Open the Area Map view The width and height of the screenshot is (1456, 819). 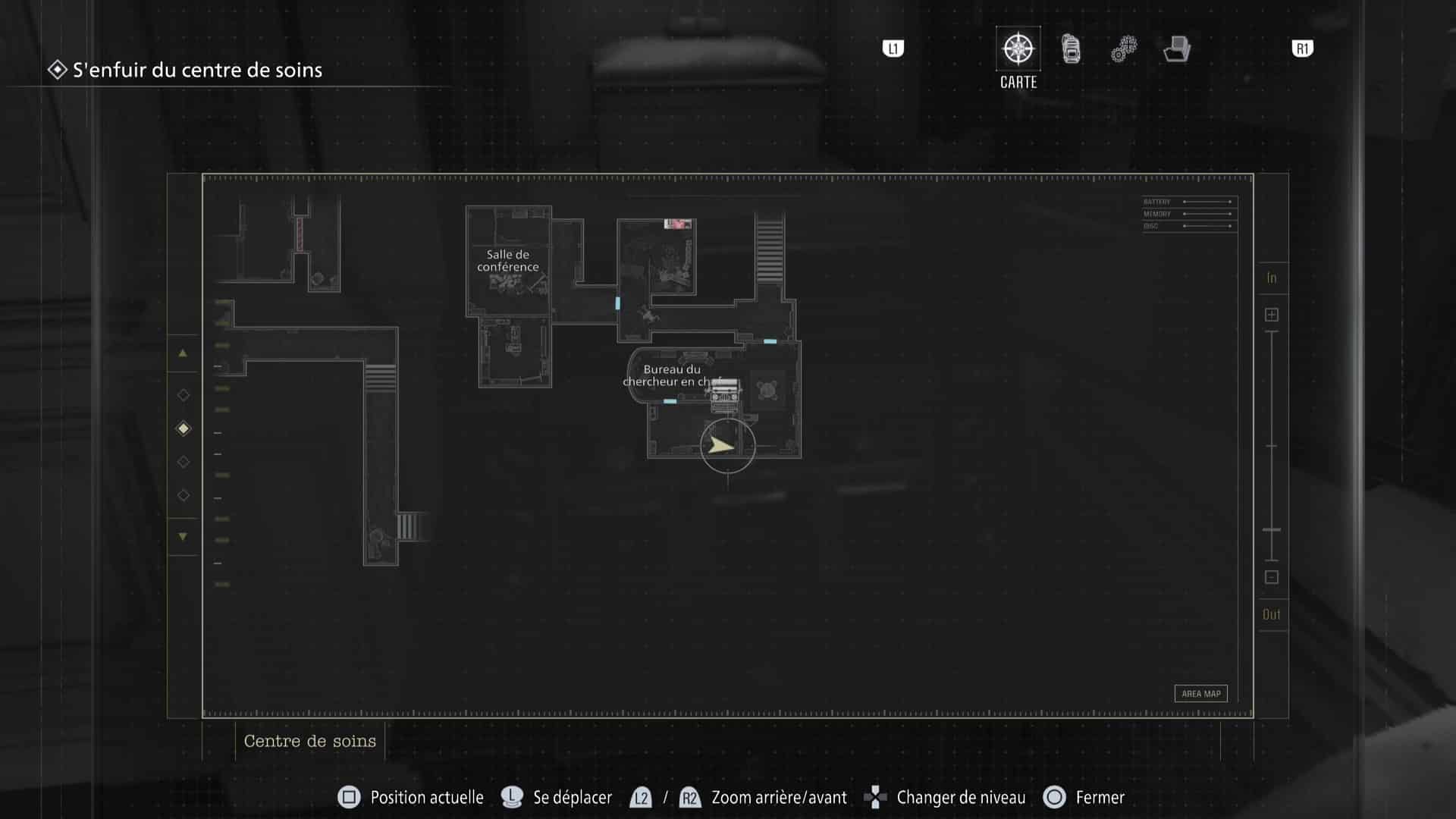1200,693
